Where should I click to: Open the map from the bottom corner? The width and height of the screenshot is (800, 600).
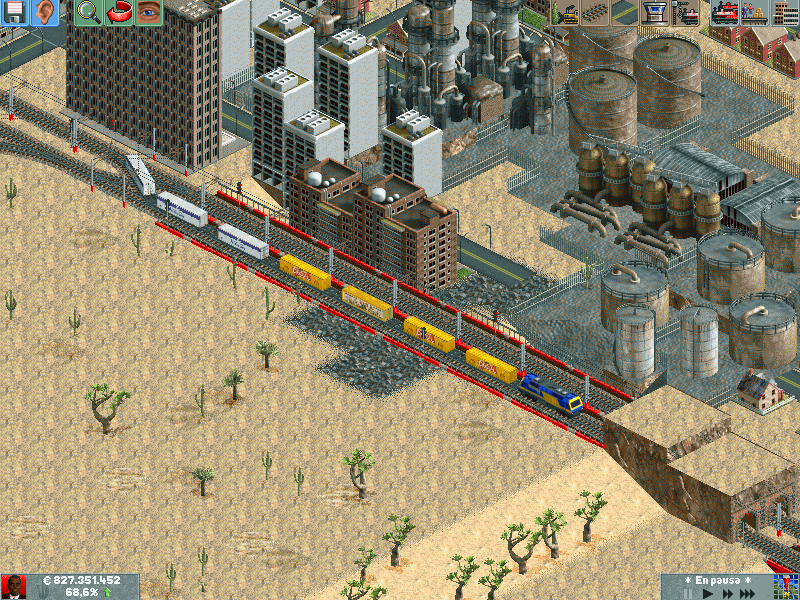[786, 587]
